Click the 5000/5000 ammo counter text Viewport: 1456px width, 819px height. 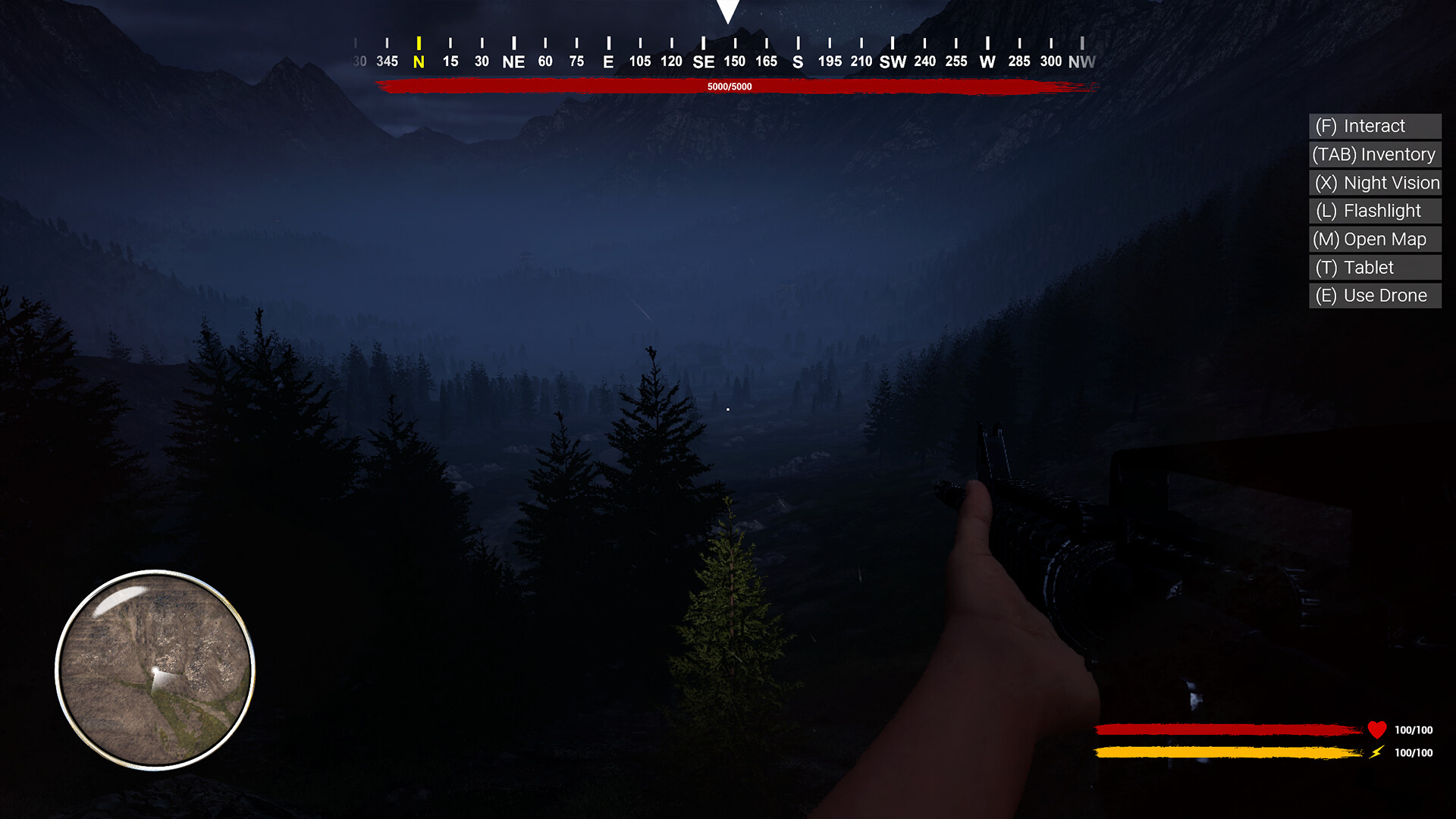728,86
